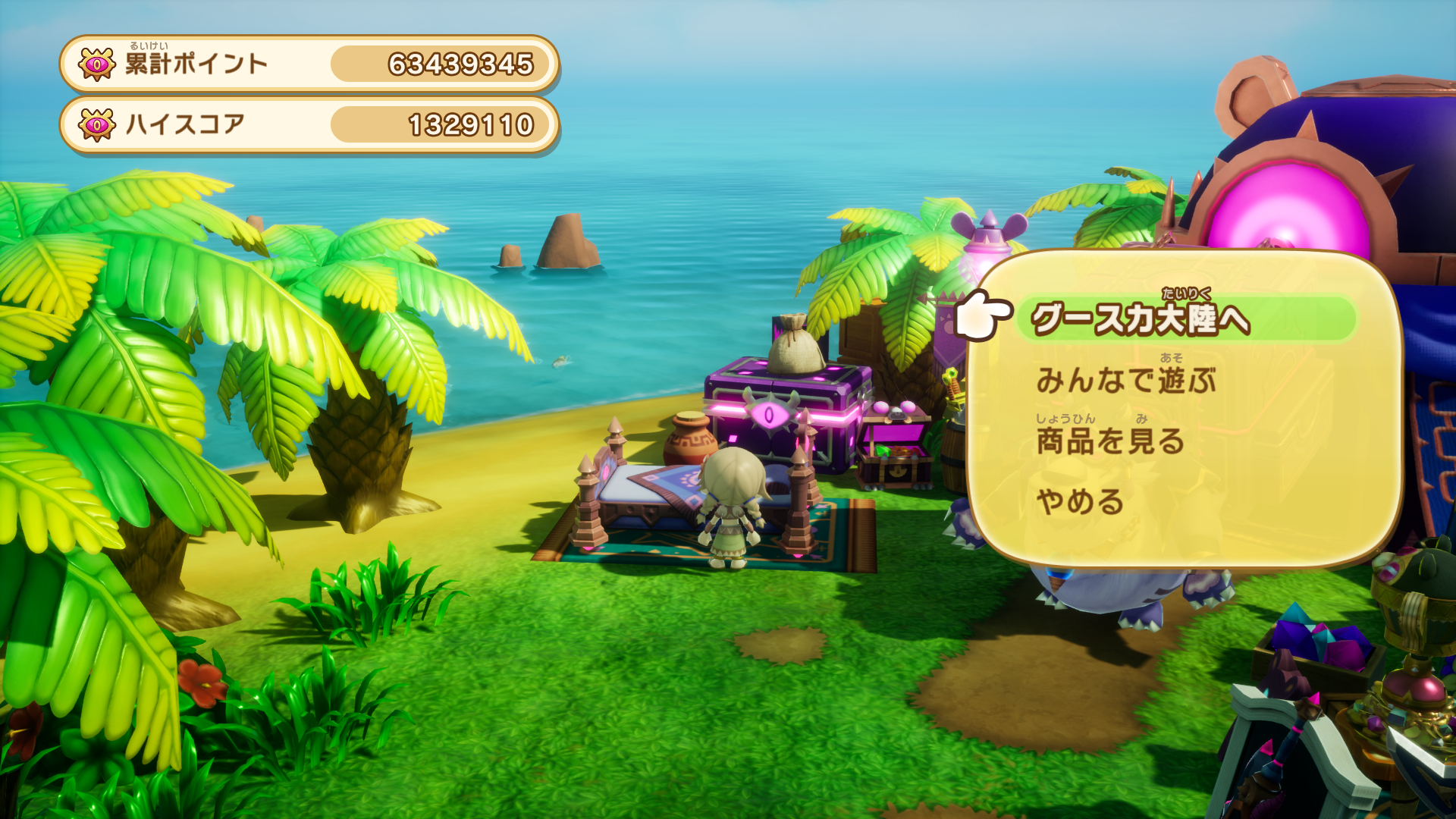Open 商品を見る to view goods
Screen dimensions: 1456x819
(x=1110, y=441)
